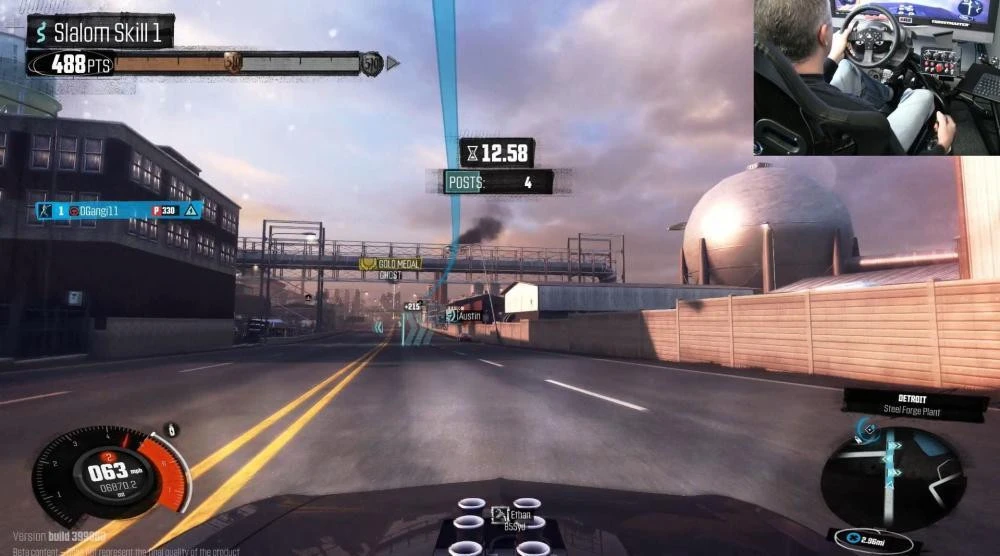Click the Austin player name tag

(465, 315)
